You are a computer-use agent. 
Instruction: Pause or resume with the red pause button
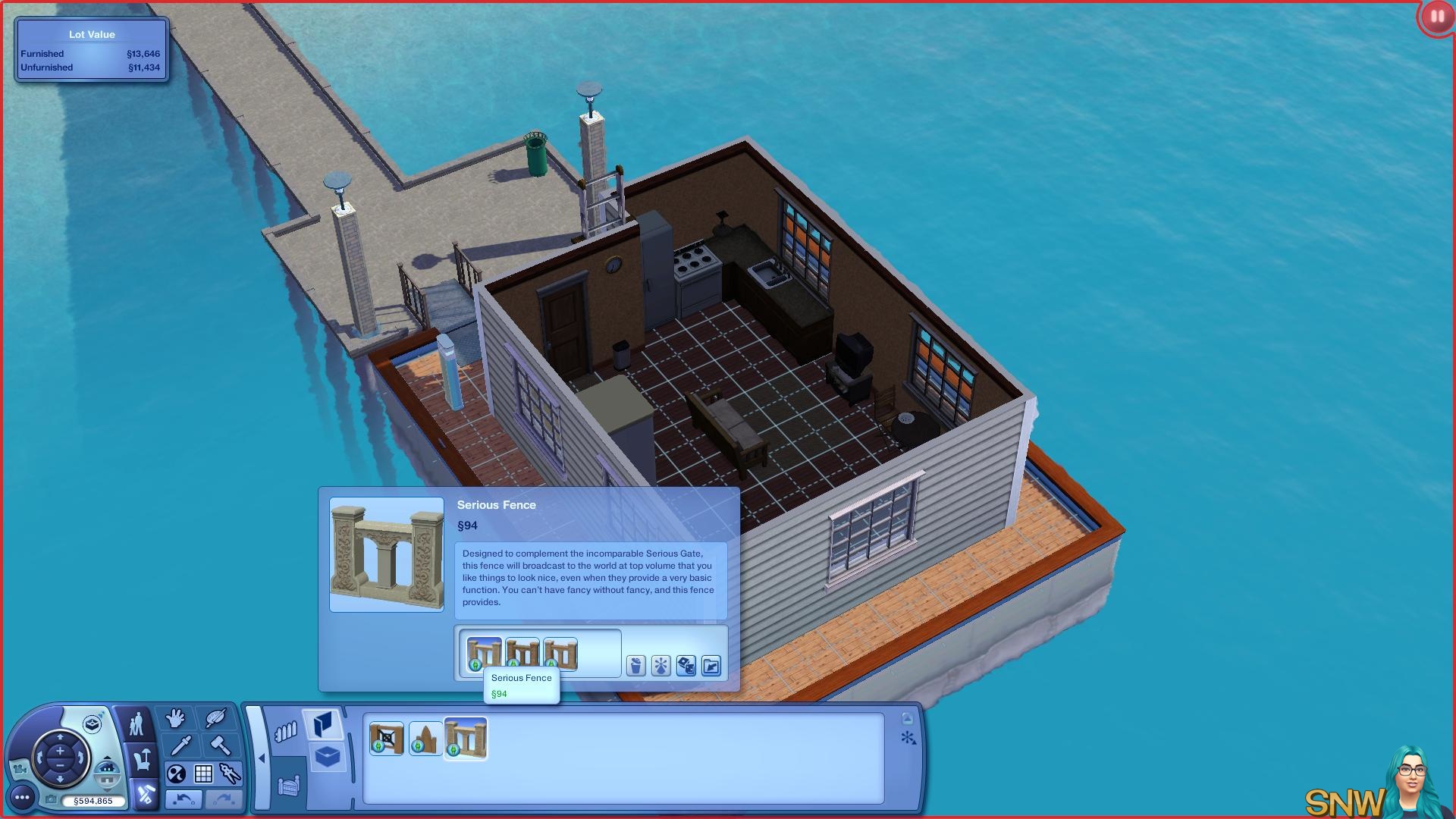(x=1437, y=17)
